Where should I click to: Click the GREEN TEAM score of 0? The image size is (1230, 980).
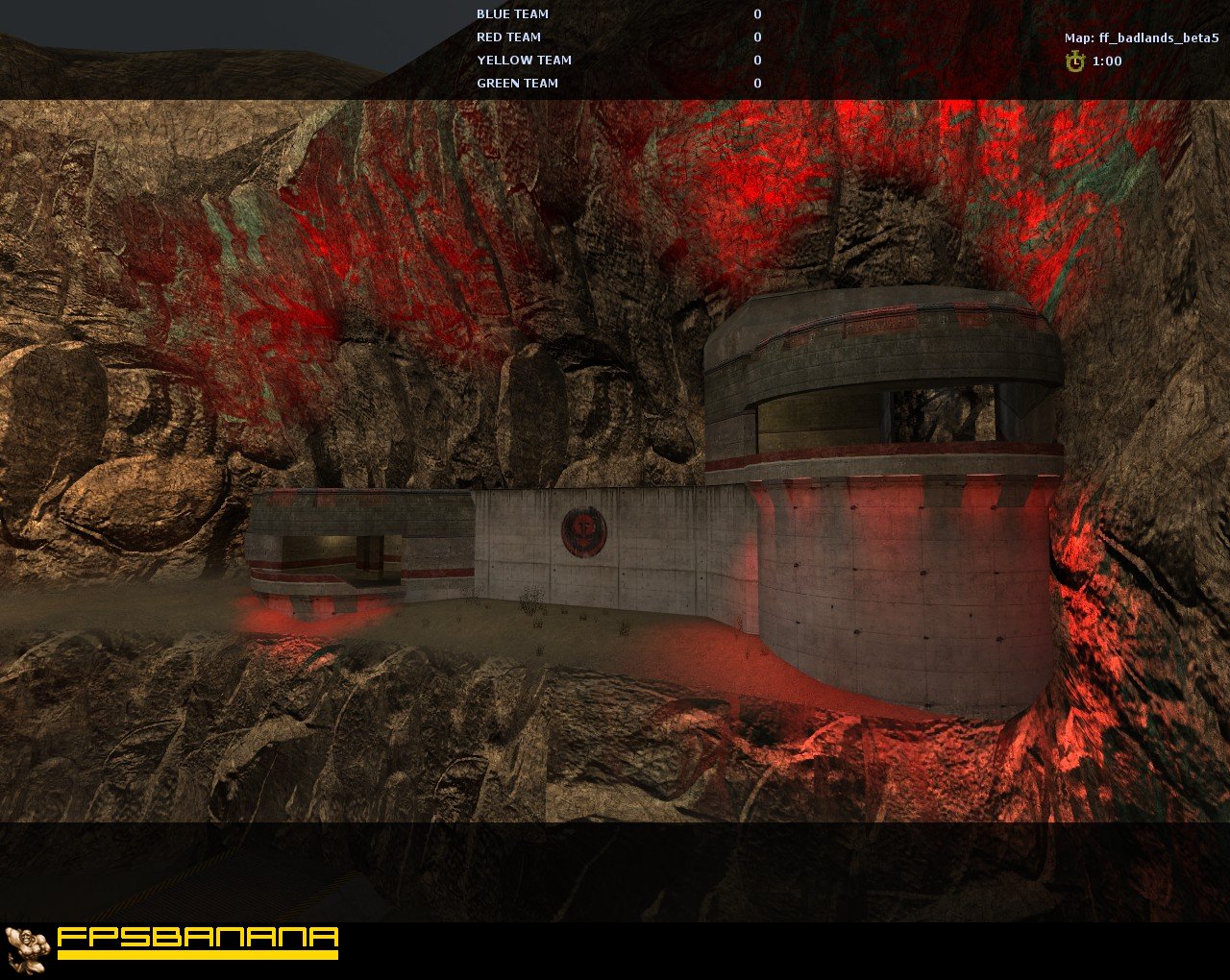pyautogui.click(x=757, y=83)
